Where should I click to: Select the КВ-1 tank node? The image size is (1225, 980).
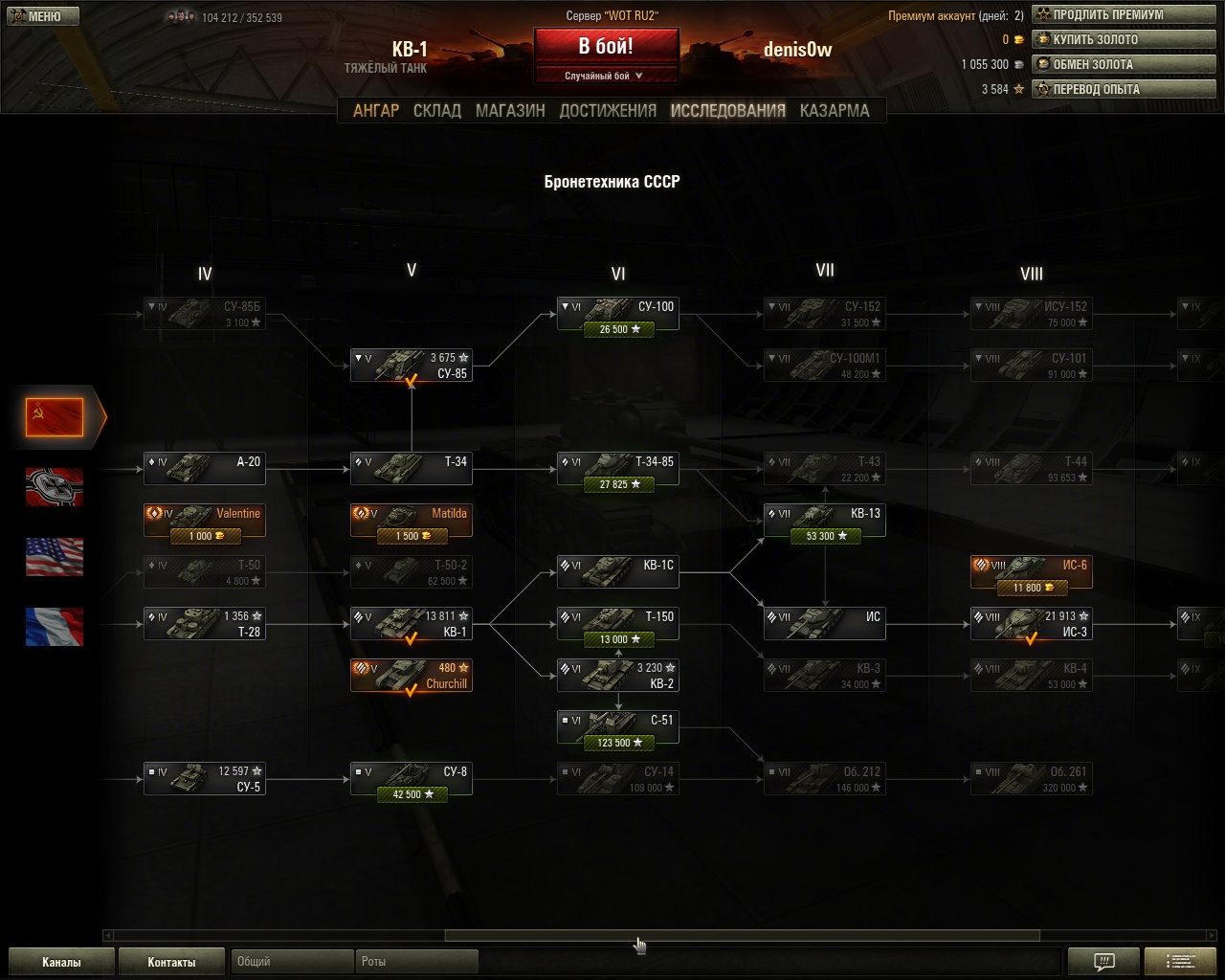coord(412,624)
